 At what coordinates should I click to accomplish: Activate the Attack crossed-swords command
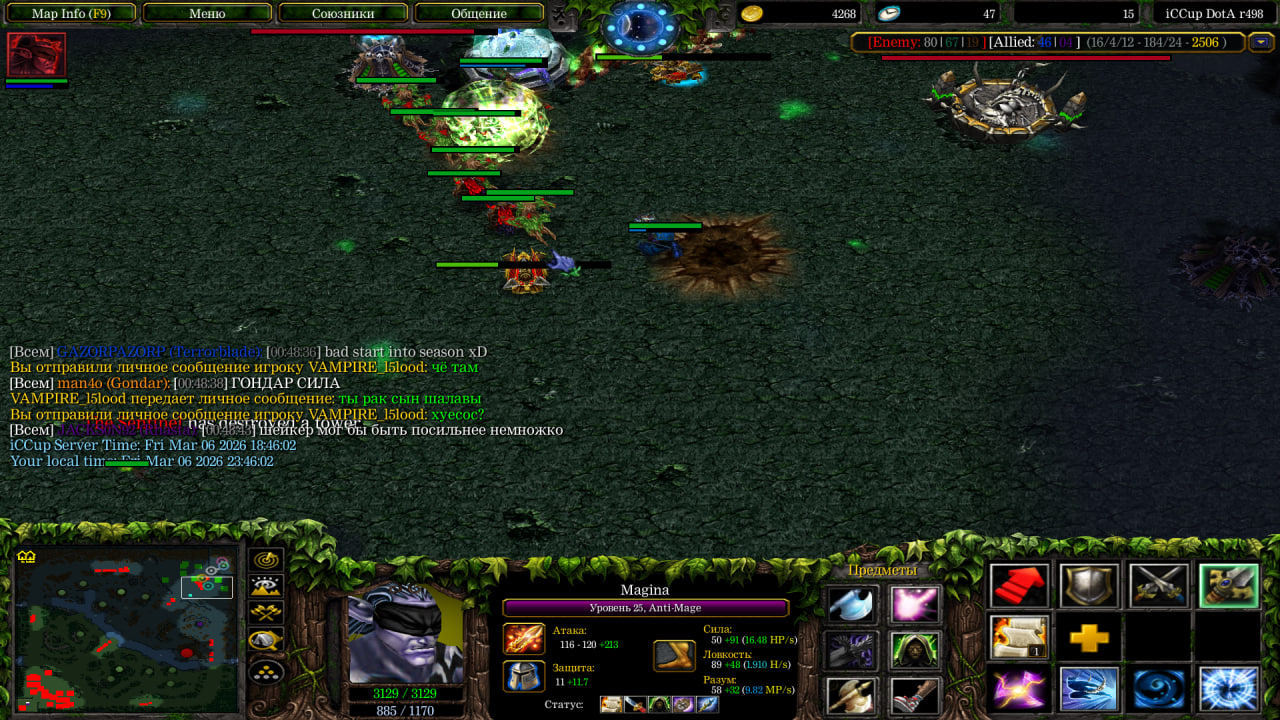point(1159,586)
